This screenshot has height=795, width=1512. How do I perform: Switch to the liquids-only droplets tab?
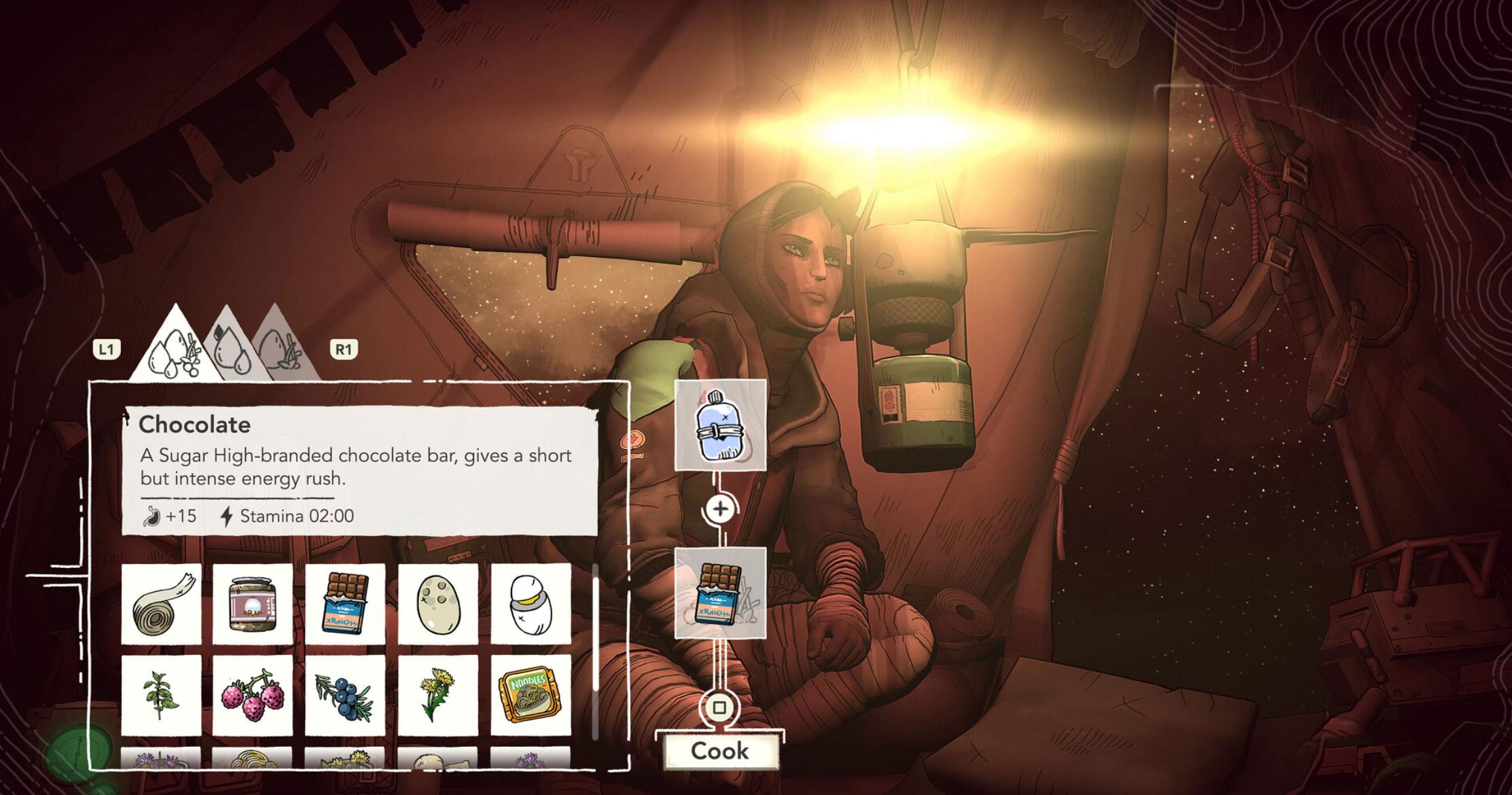(x=230, y=348)
